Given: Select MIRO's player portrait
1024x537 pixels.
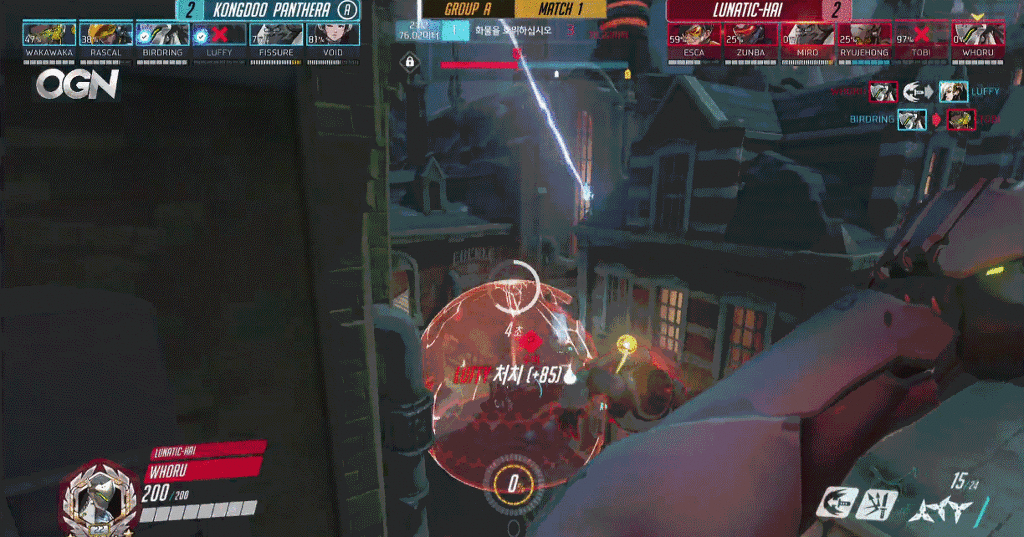Looking at the screenshot, I should click(x=807, y=36).
